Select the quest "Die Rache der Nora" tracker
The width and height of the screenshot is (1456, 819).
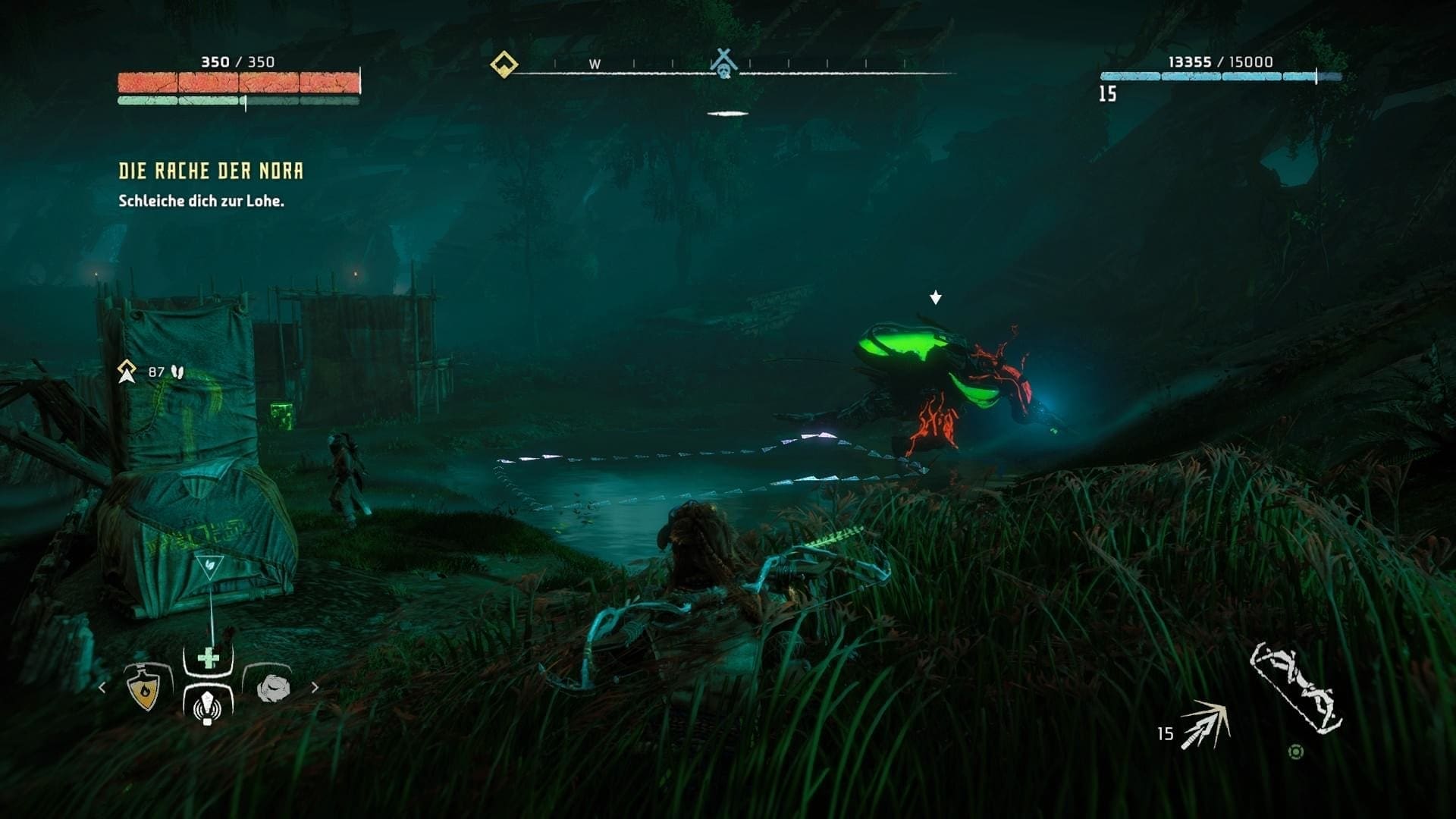(211, 171)
